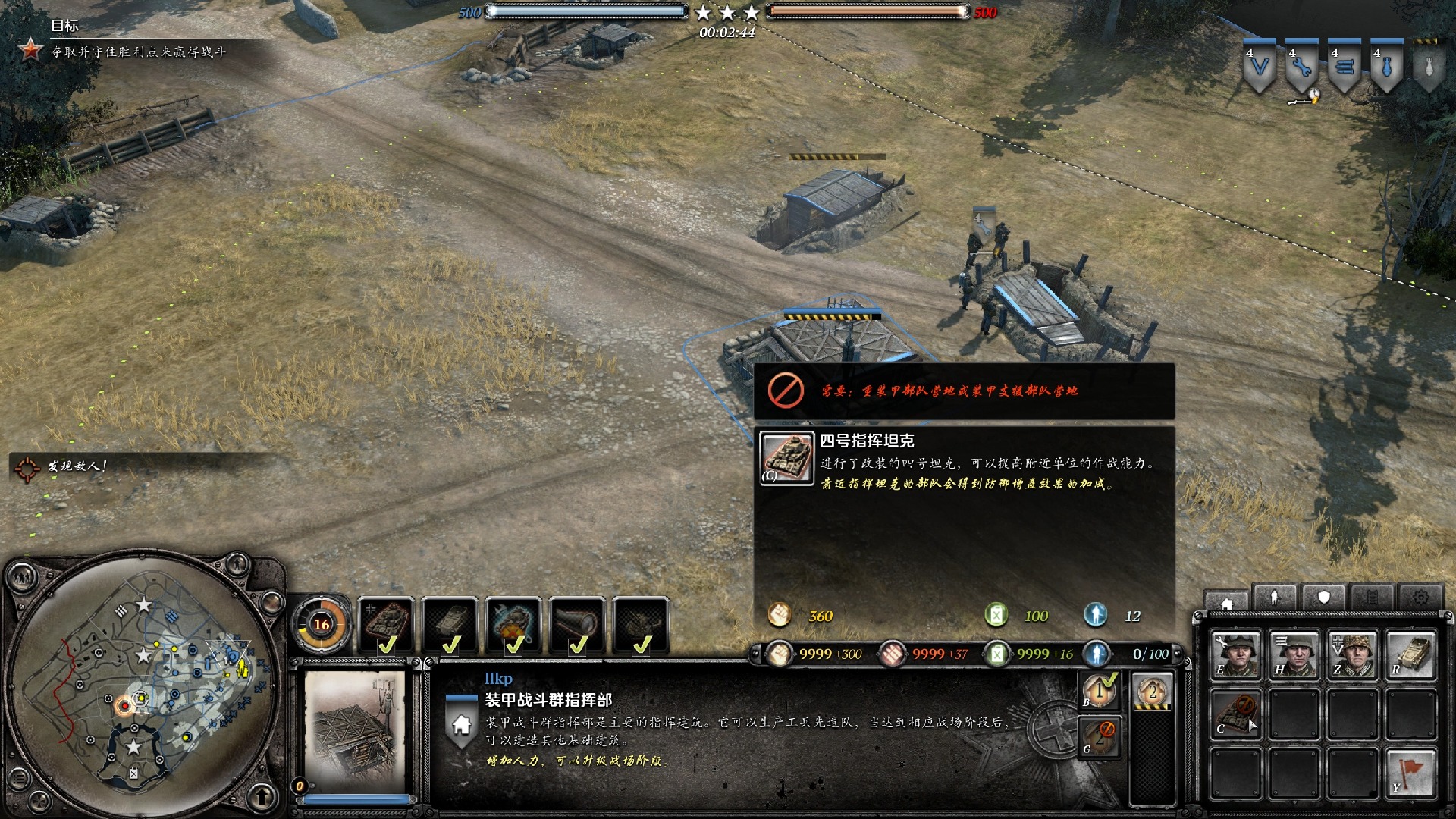The width and height of the screenshot is (1456, 819).
Task: Select the wrench unit group shield
Action: point(1302,67)
